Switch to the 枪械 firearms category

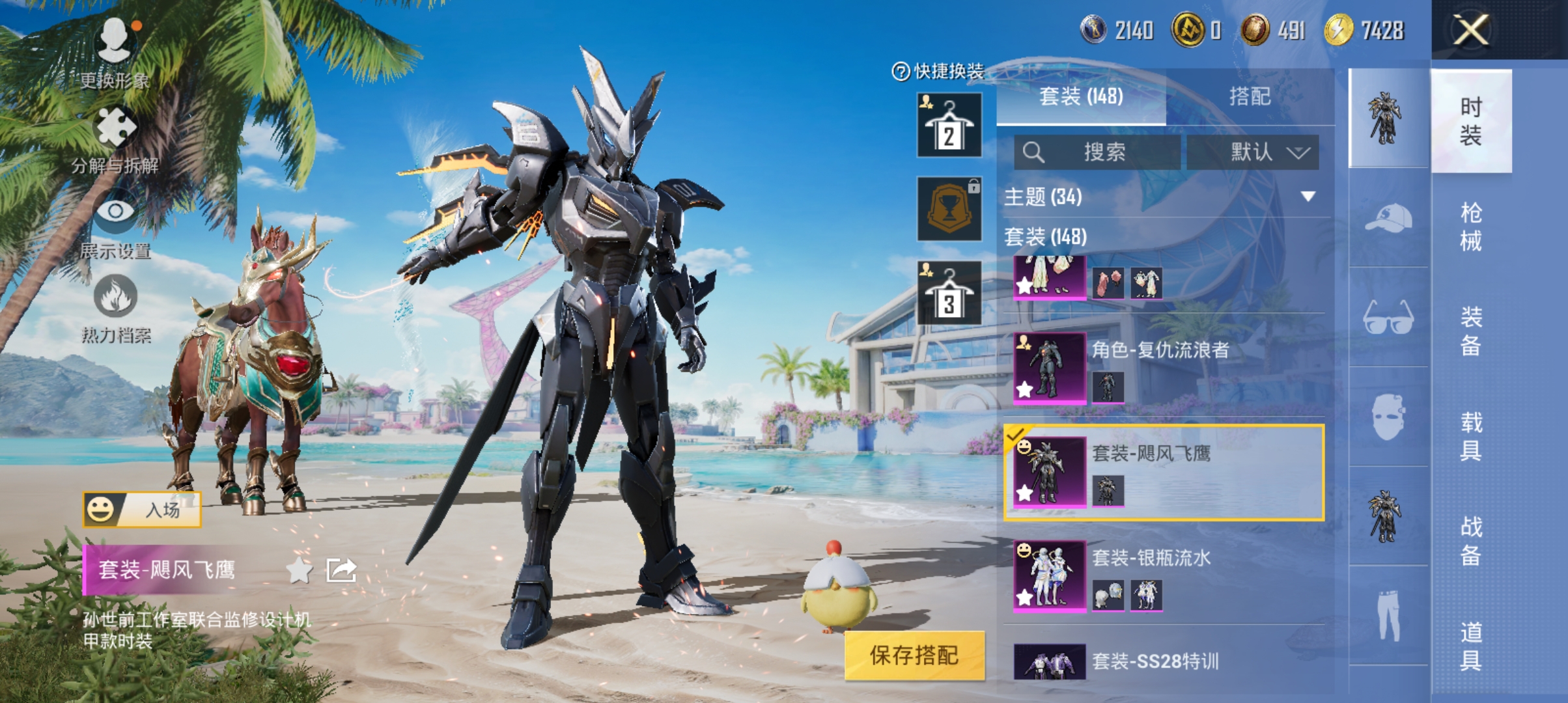[1471, 227]
